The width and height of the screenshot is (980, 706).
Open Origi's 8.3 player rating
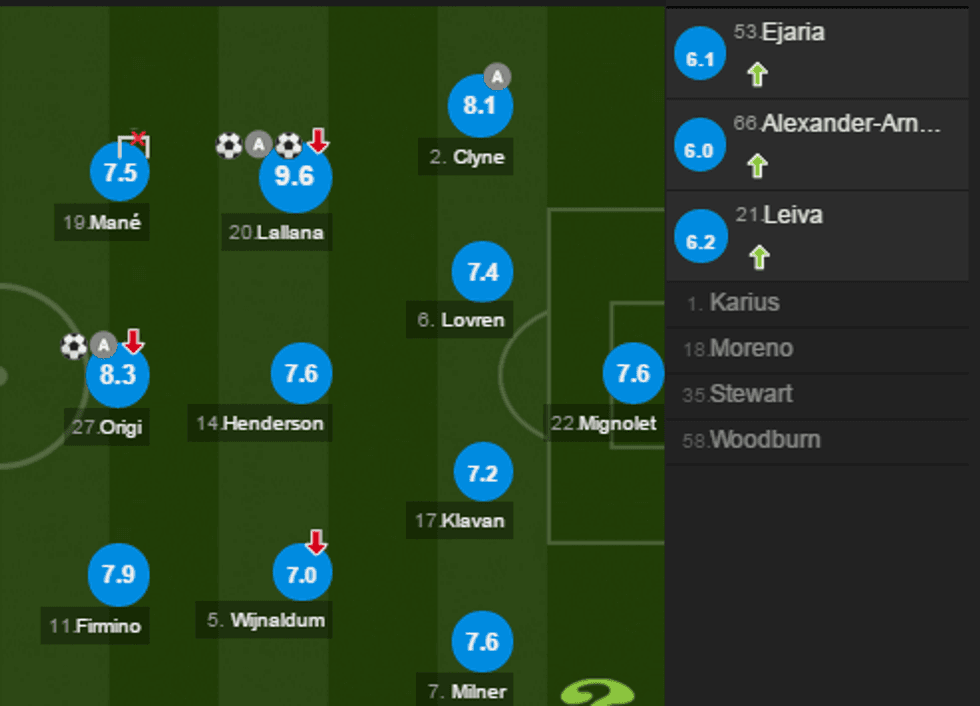tap(118, 375)
